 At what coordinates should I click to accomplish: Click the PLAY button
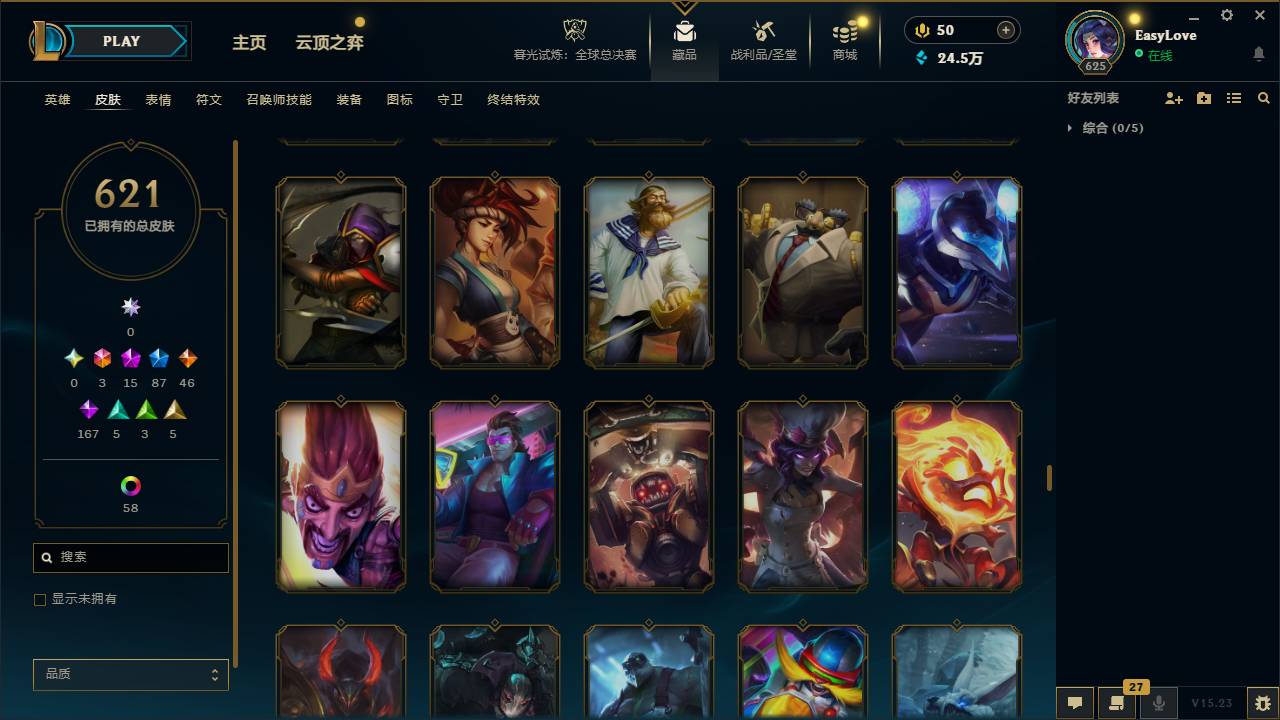[x=121, y=41]
